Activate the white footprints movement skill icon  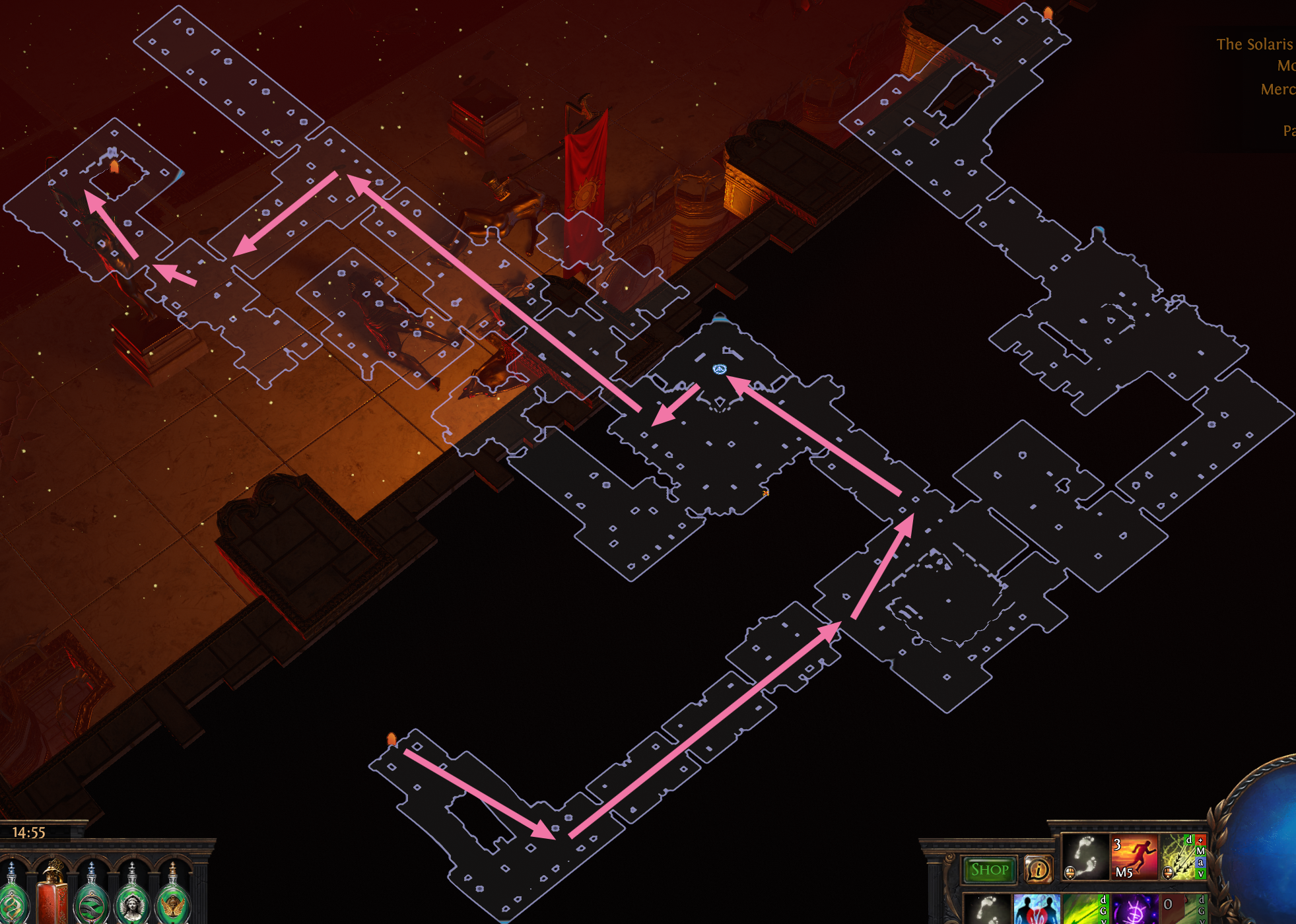click(x=1085, y=857)
